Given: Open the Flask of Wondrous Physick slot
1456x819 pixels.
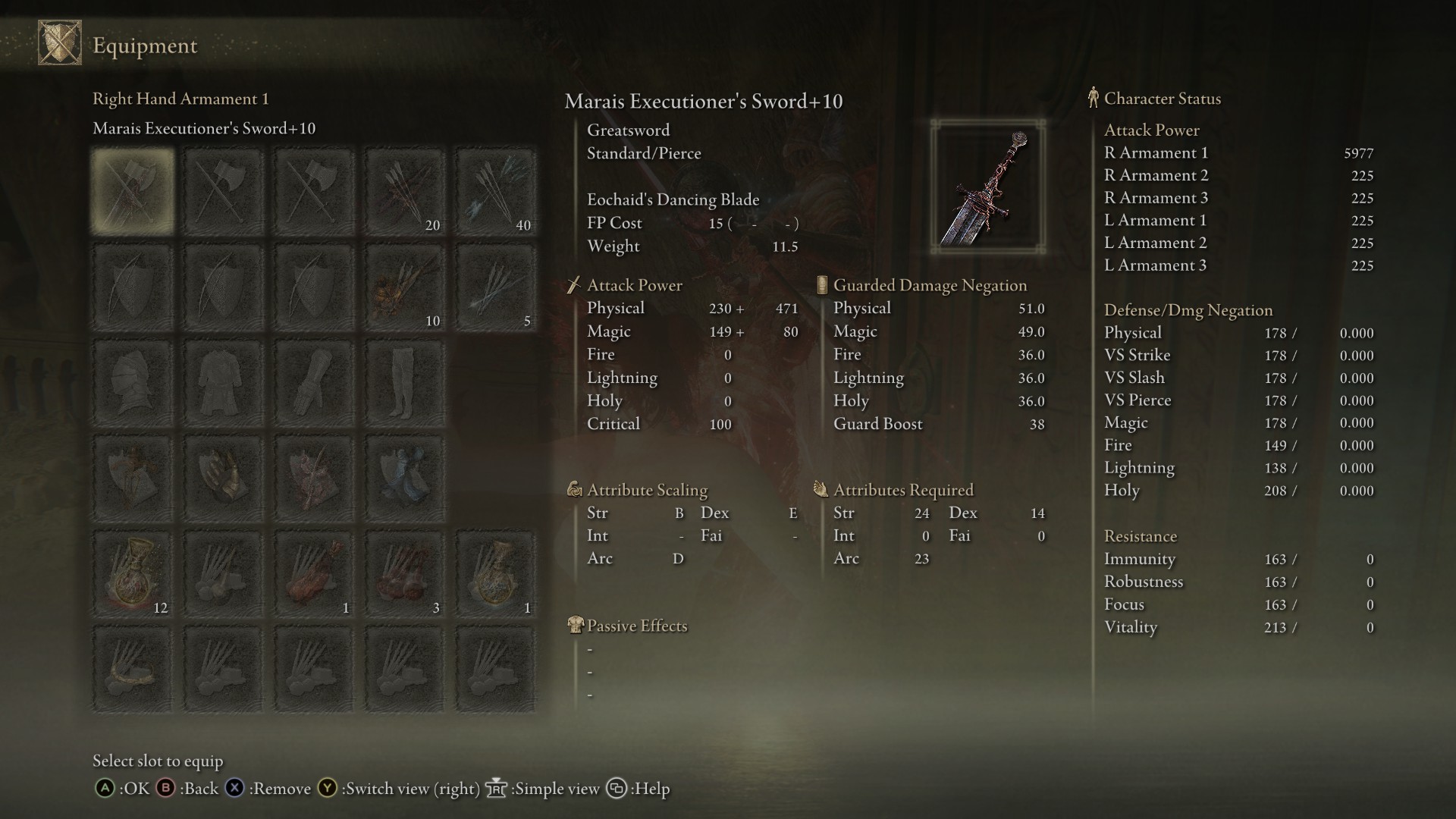Looking at the screenshot, I should click(x=496, y=574).
